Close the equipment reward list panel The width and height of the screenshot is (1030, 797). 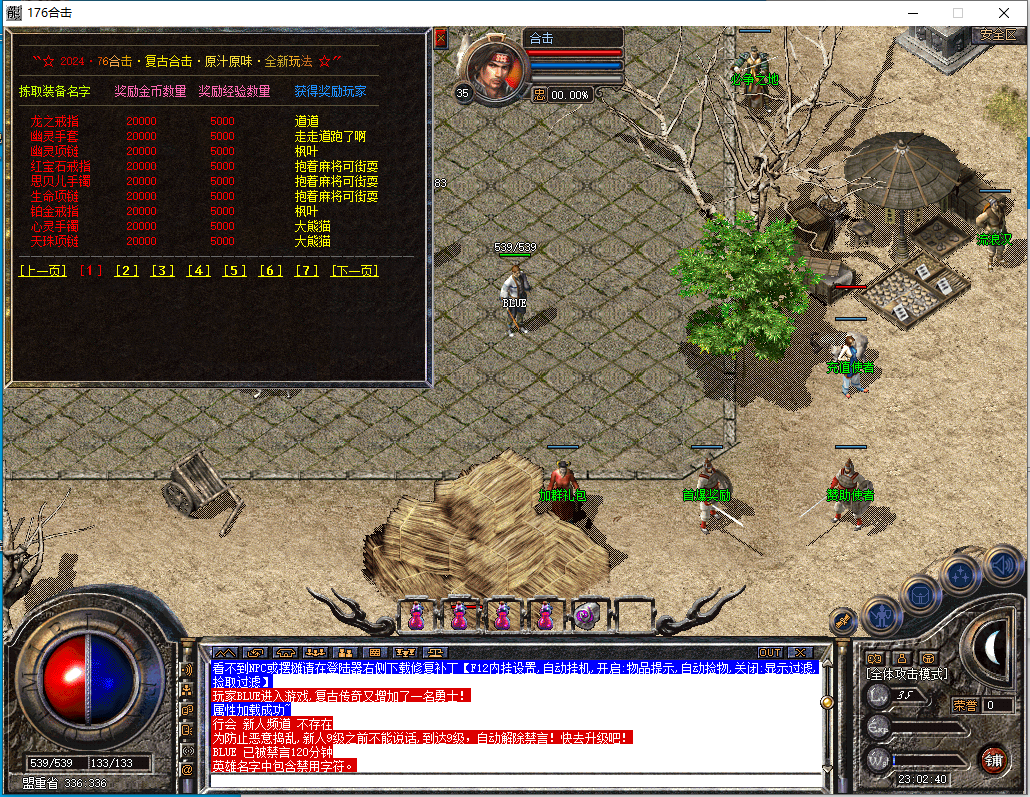[441, 39]
